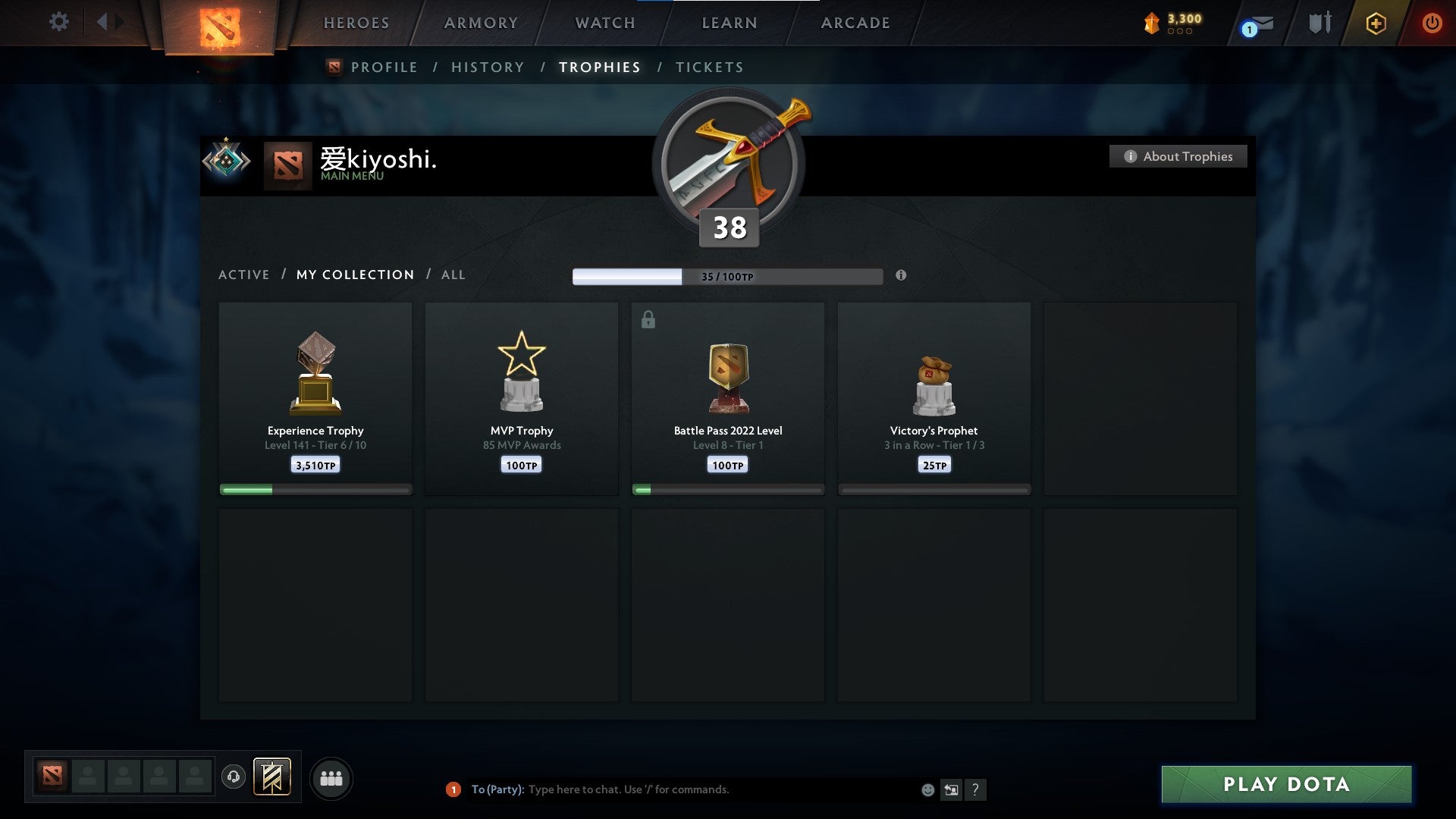Click the gold plus hexagon shop icon
The height and width of the screenshot is (819, 1456).
[x=1376, y=23]
